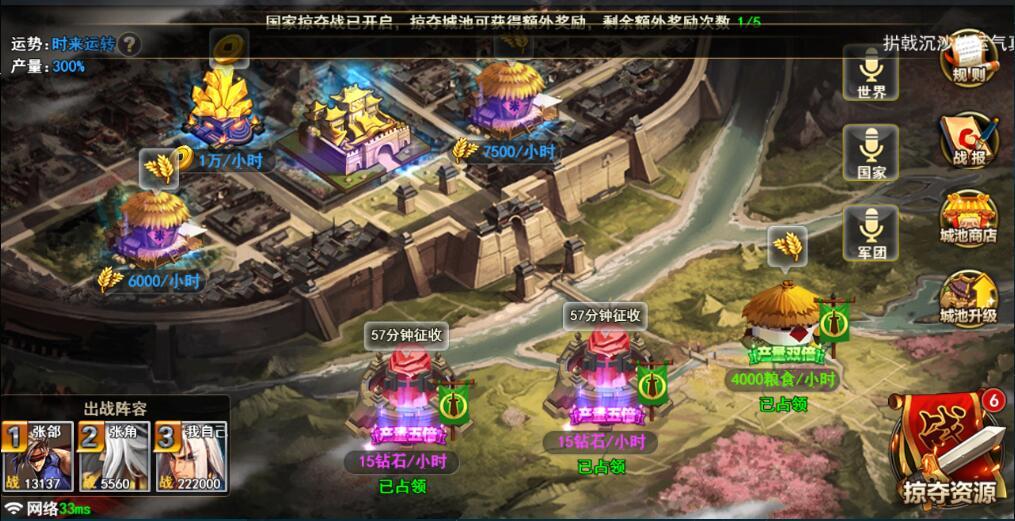
Task: Show the 运势 fortune help question mark
Action: pos(131,44)
